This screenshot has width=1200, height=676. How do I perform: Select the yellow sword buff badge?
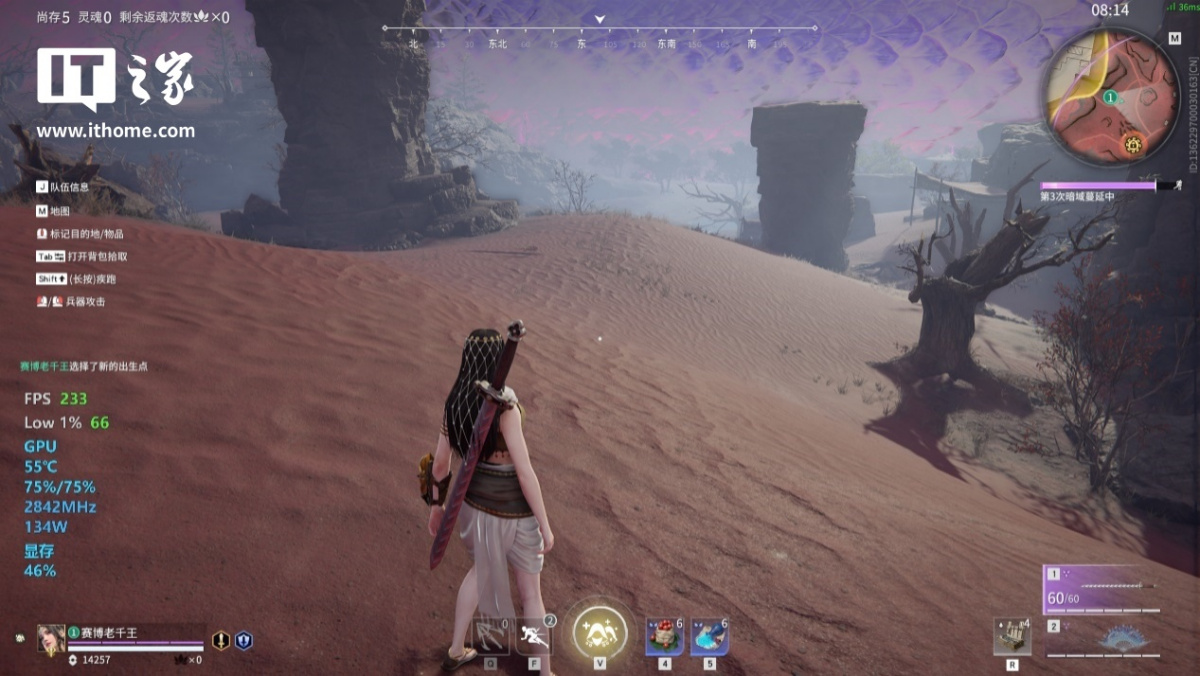click(x=221, y=640)
